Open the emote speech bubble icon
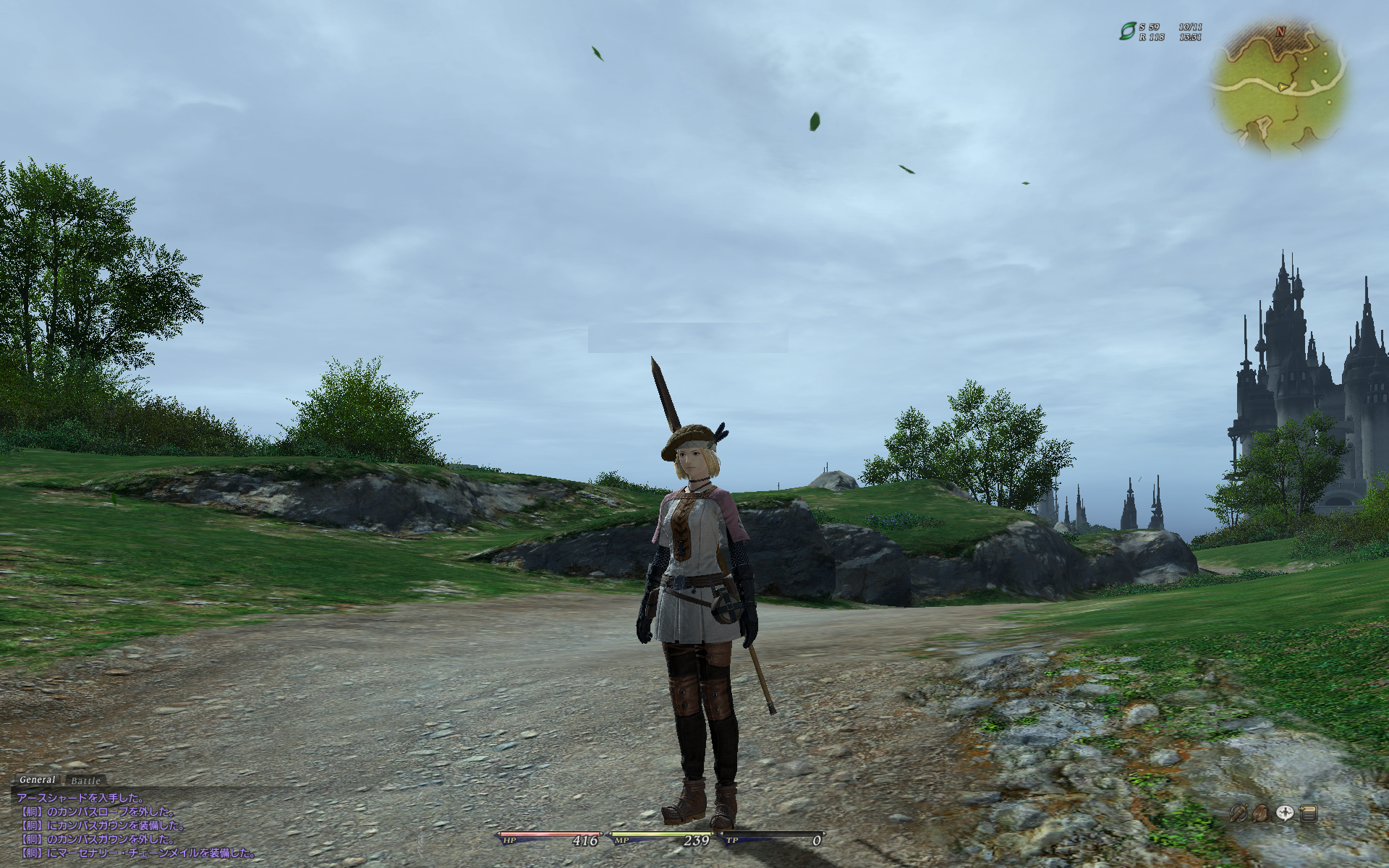This screenshot has width=1389, height=868. [1285, 813]
